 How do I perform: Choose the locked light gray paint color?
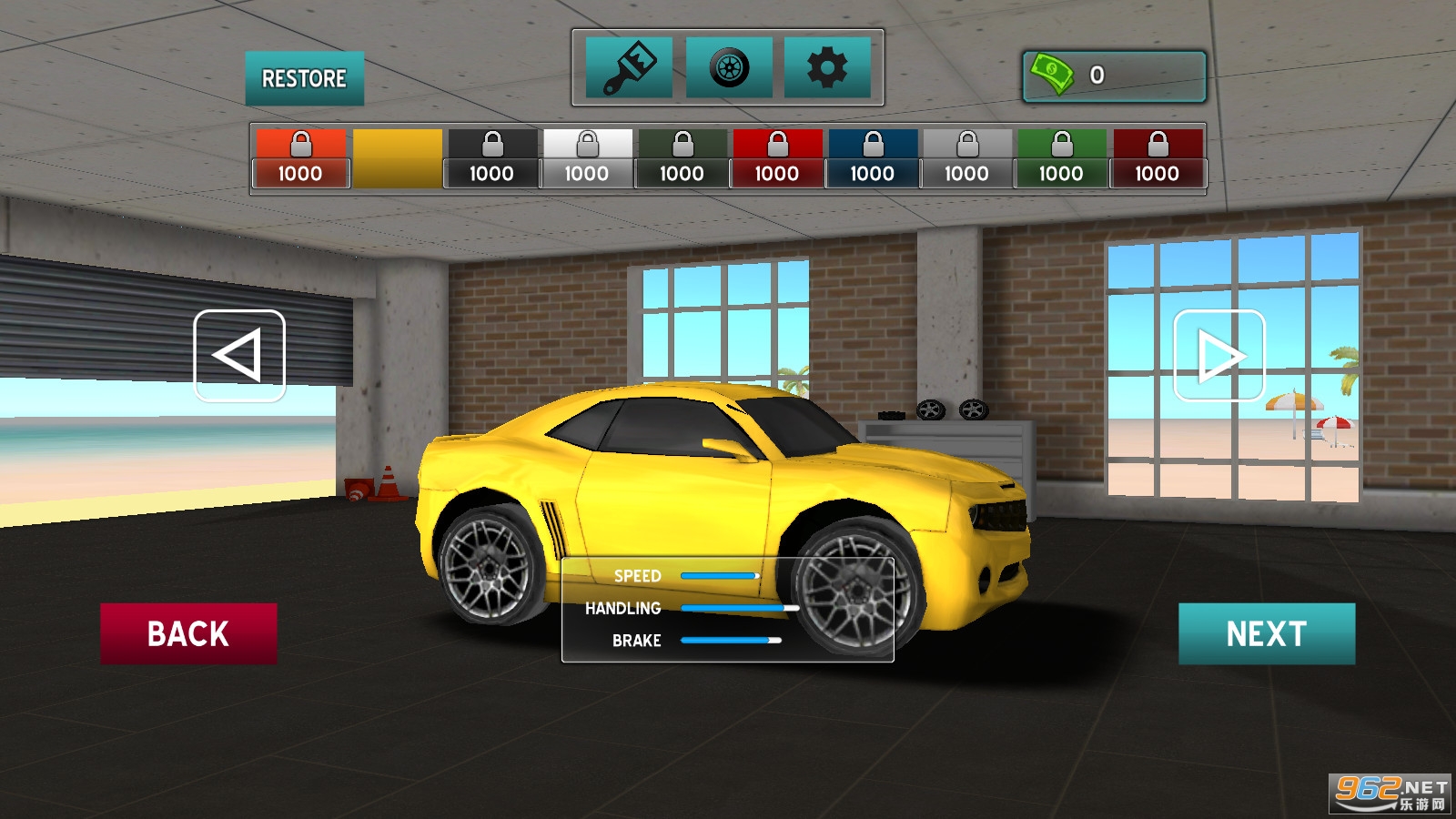tap(966, 158)
